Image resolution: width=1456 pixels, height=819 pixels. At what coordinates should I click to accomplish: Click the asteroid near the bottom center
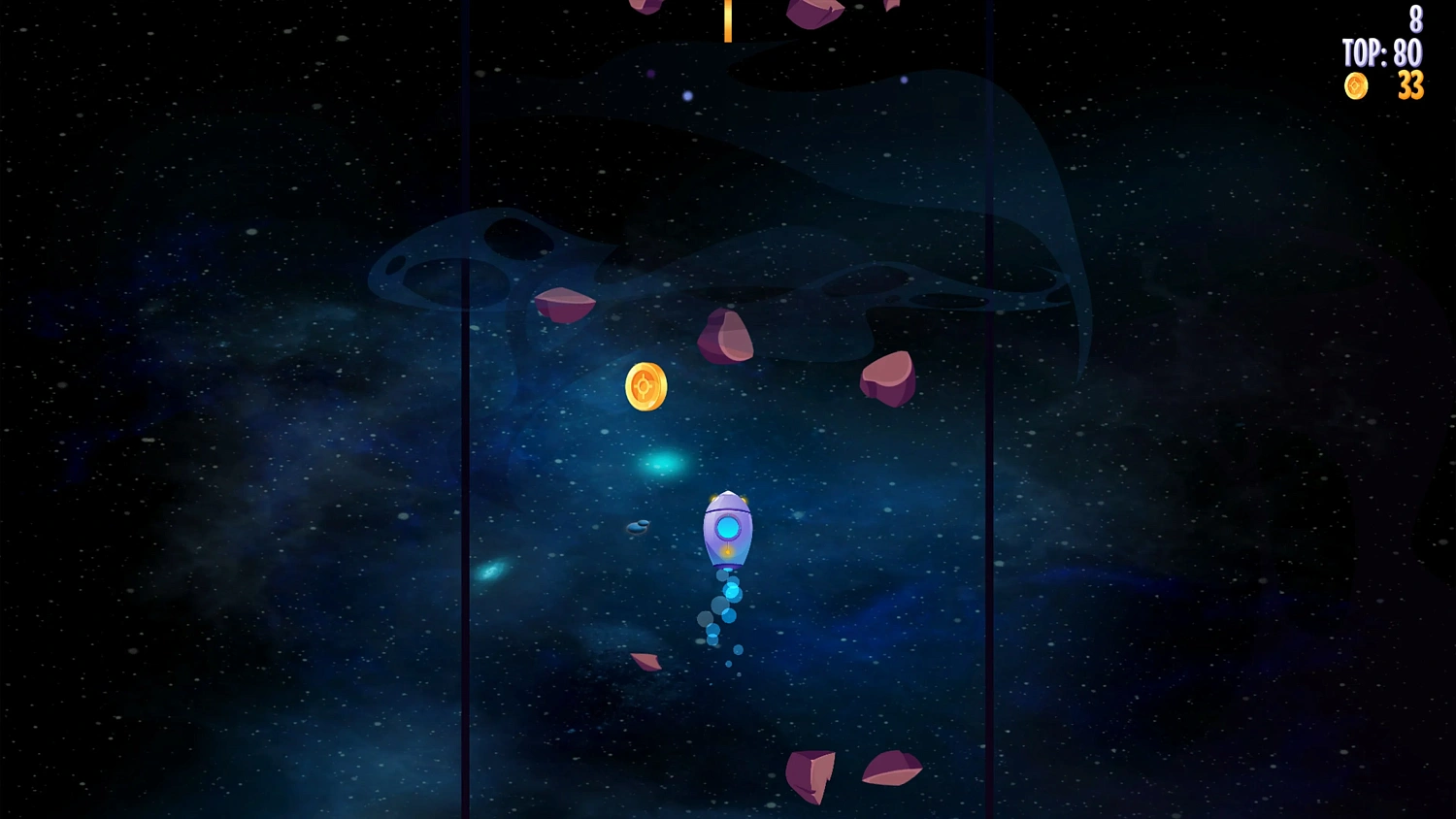(x=813, y=776)
